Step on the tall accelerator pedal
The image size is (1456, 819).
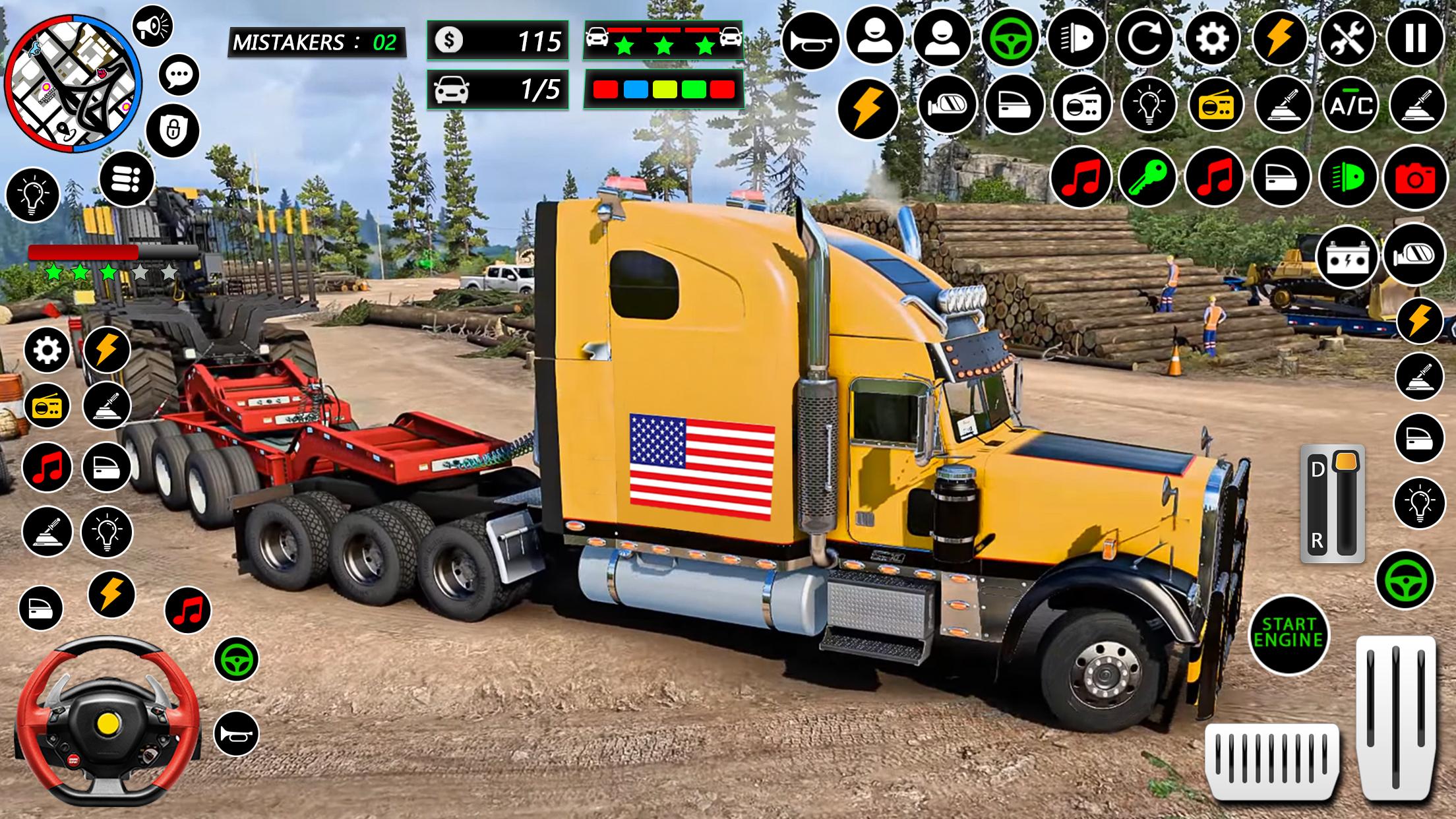click(x=1396, y=717)
